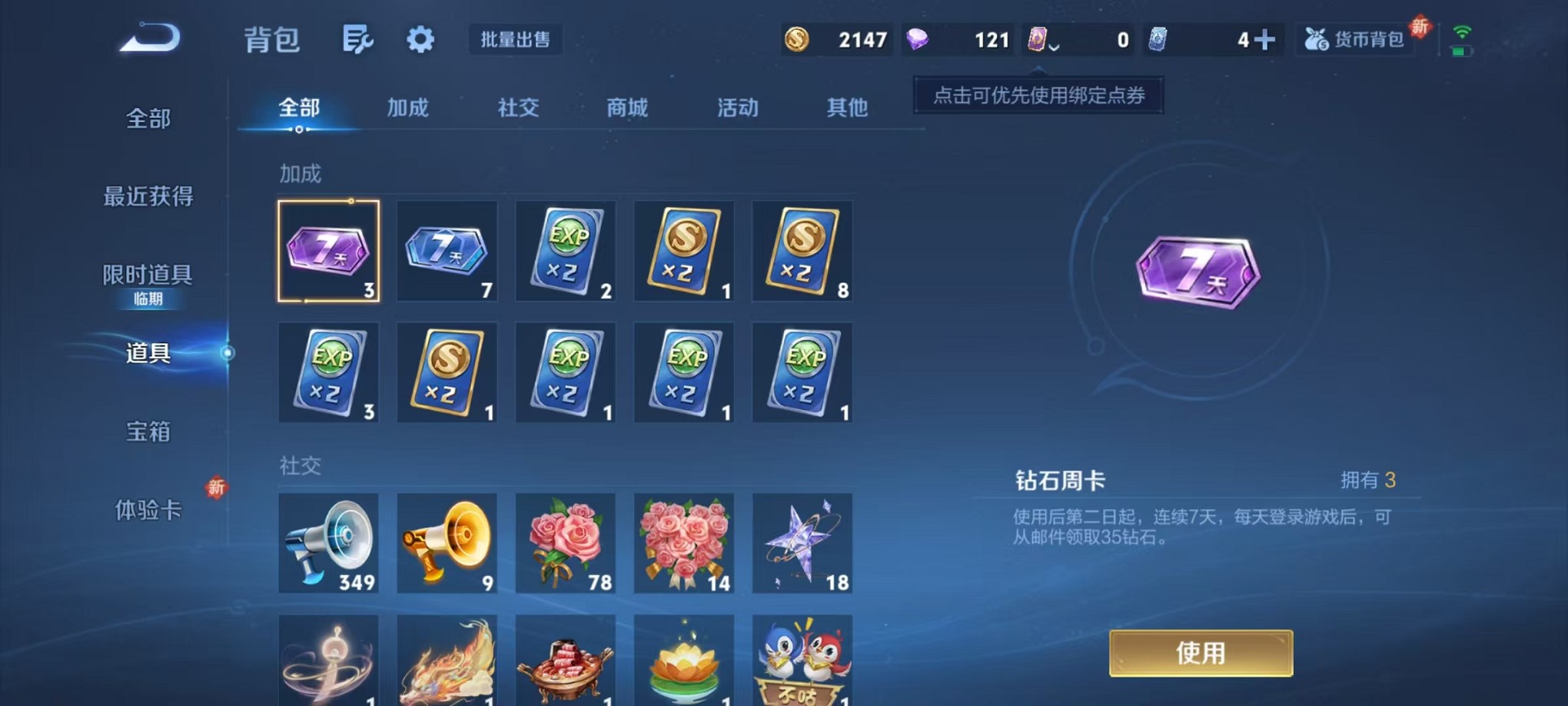Switch to the 商城 tab
Image resolution: width=1568 pixels, height=706 pixels.
click(627, 108)
